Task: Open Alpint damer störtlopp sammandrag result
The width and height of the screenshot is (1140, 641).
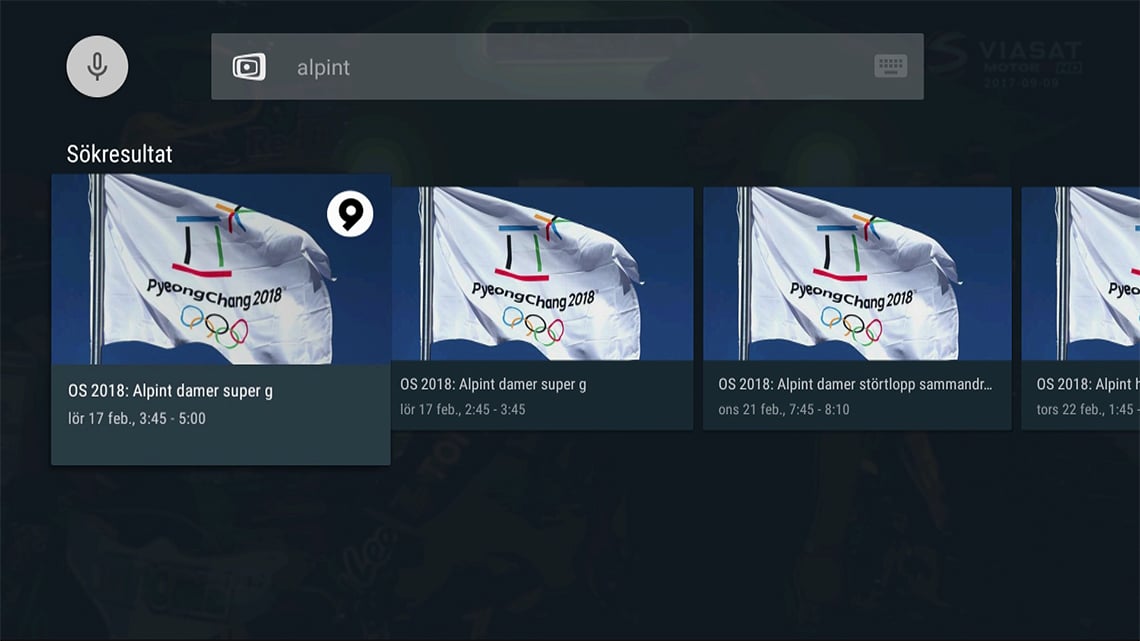Action: point(857,308)
